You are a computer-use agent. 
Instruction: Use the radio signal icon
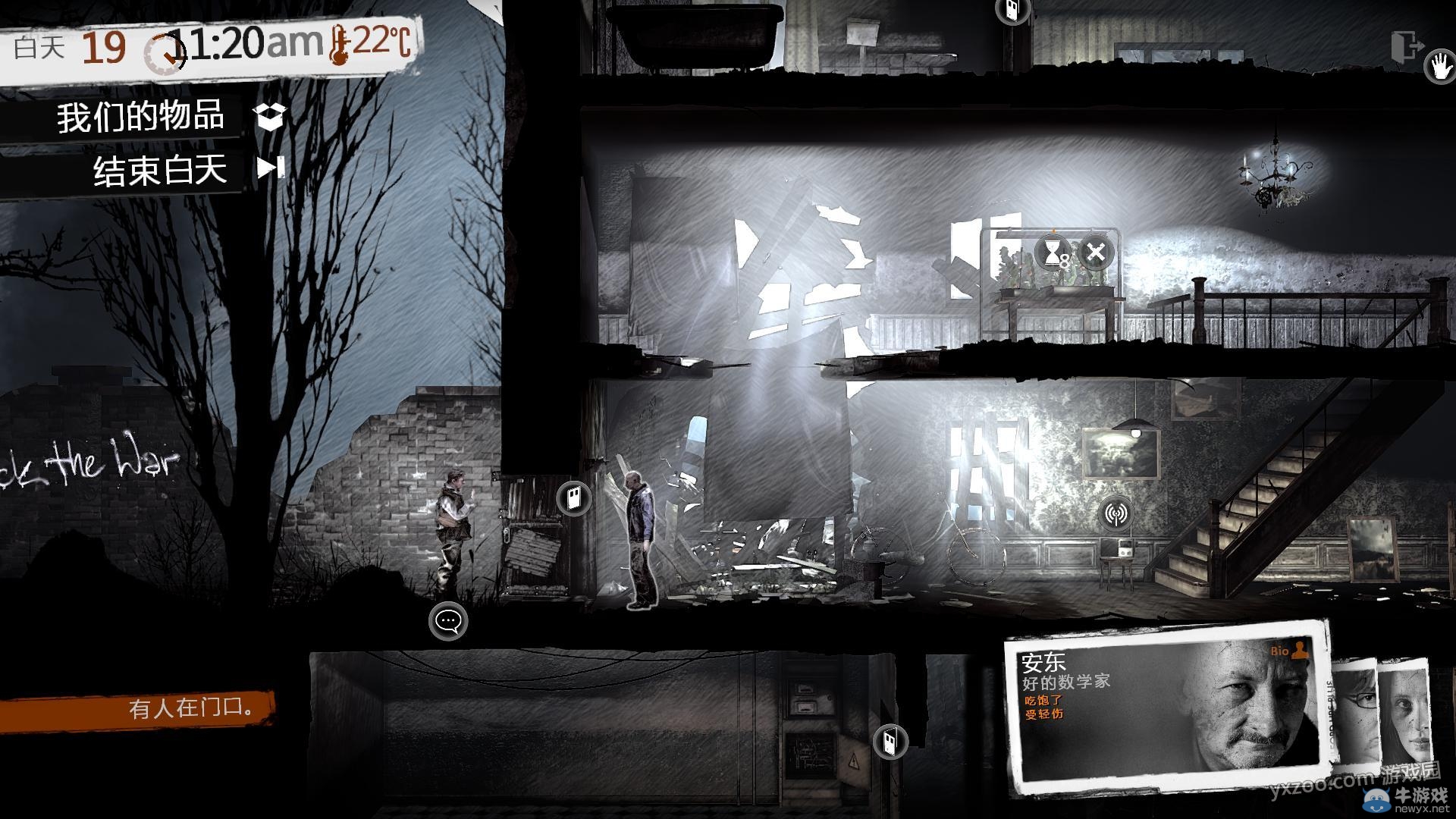click(x=1116, y=514)
